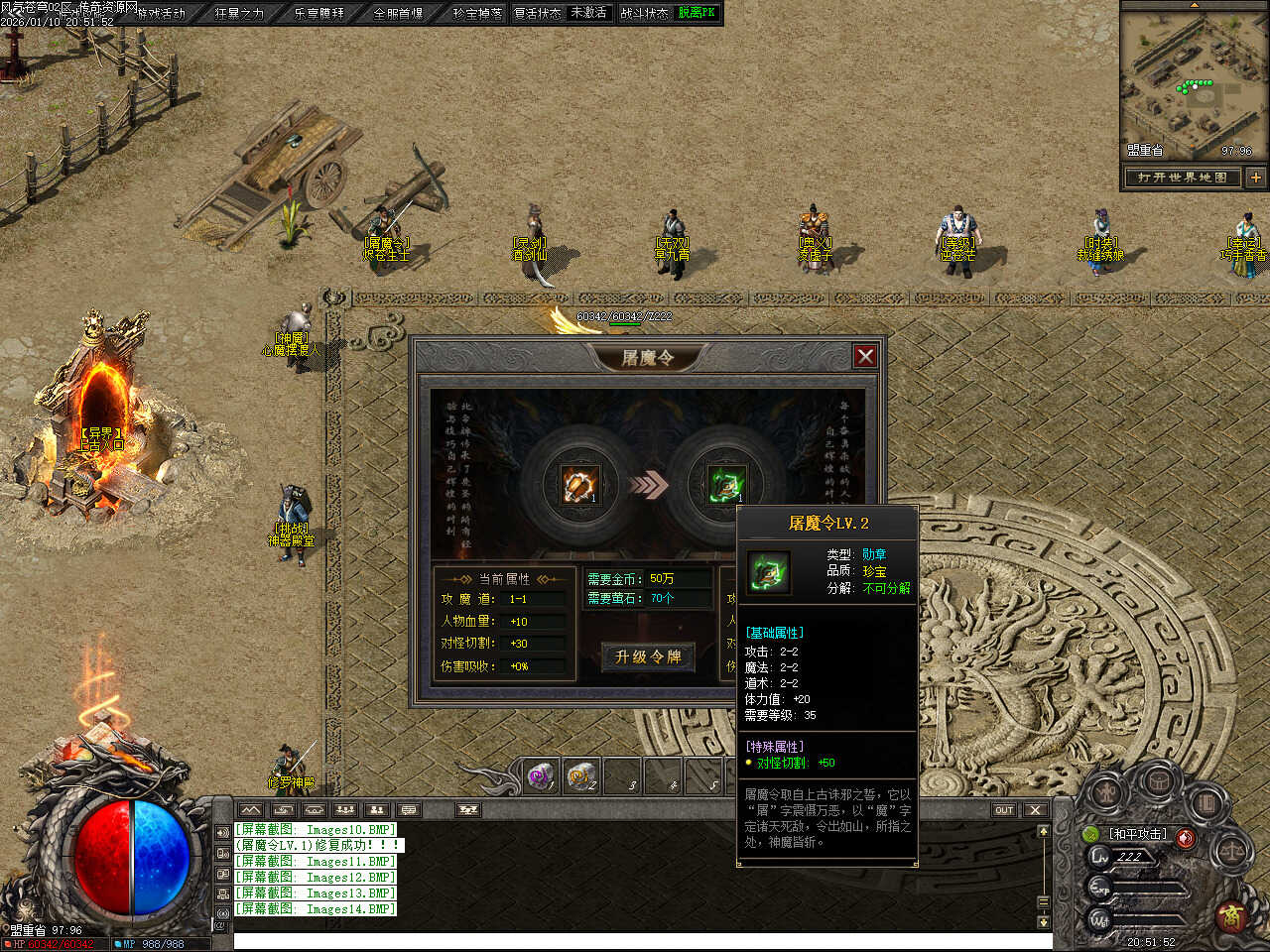Click the 升级令牌 upgrade button
The image size is (1270, 952).
pos(648,656)
